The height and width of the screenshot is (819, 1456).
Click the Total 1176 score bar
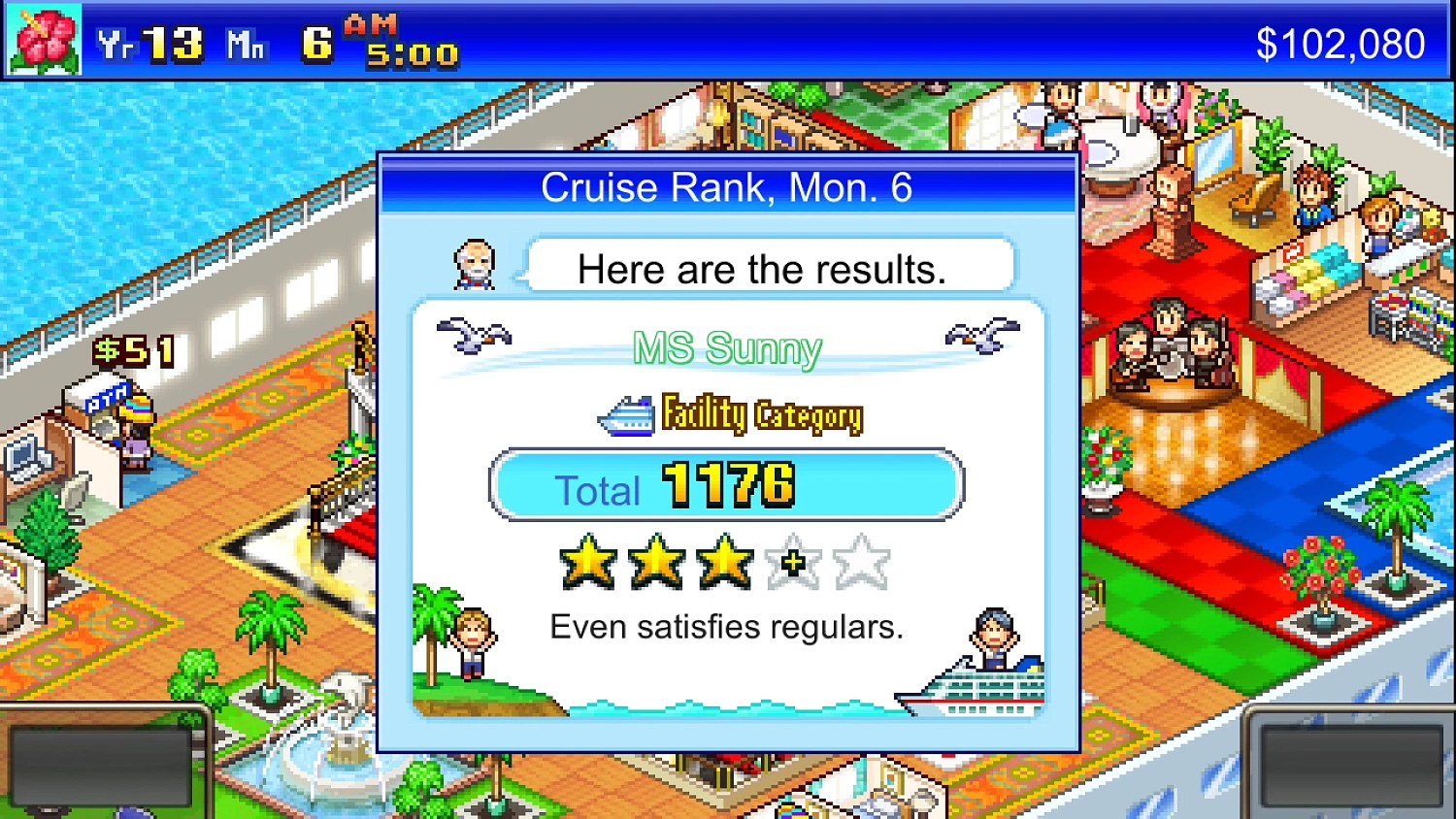[726, 485]
